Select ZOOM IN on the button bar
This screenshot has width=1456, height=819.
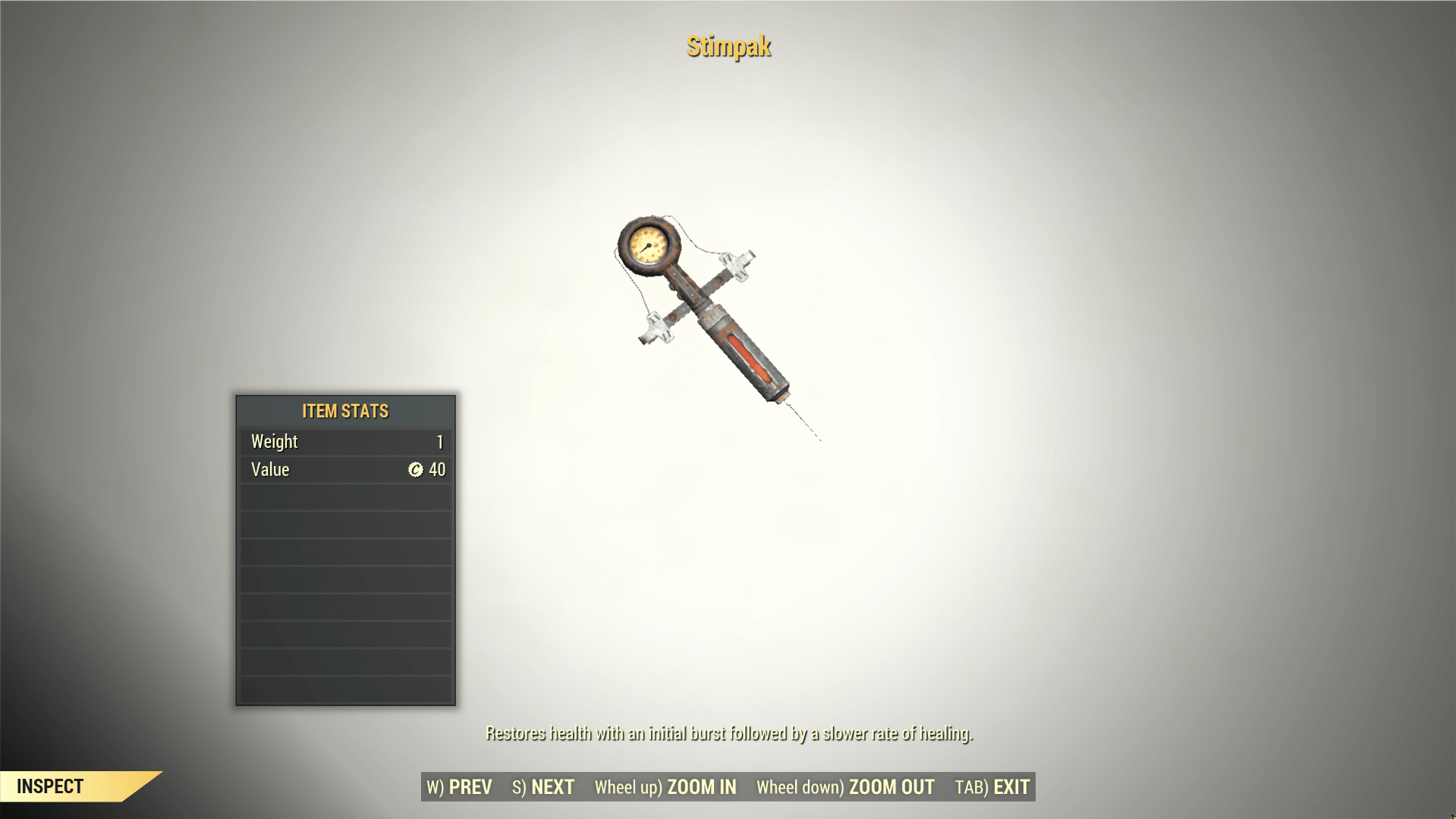[665, 787]
